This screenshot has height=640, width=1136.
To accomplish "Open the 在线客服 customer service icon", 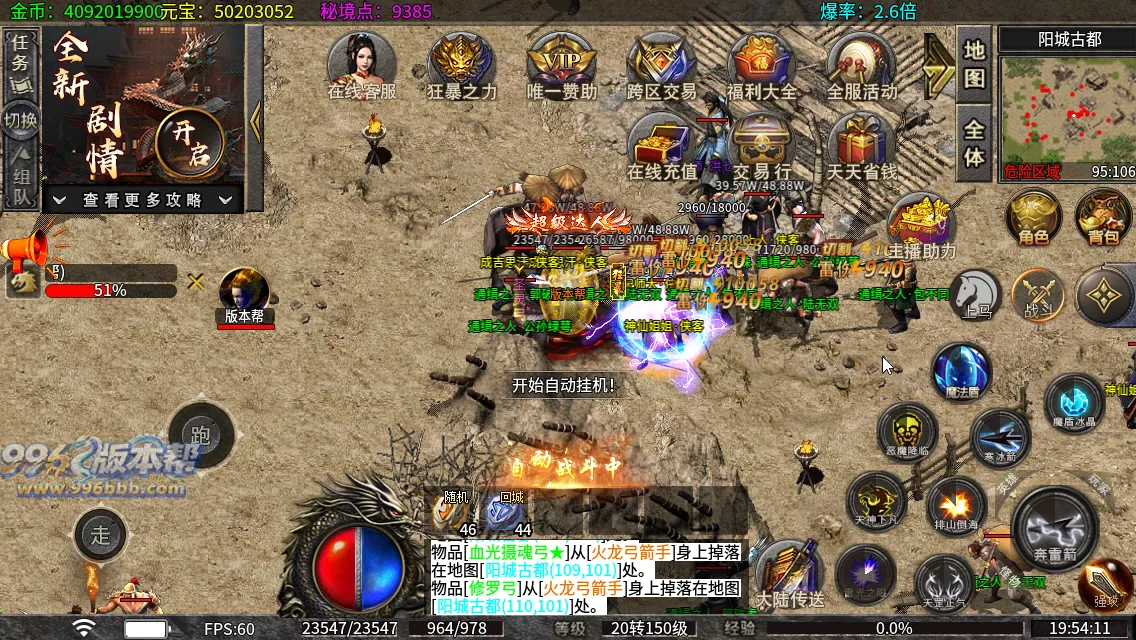I will pos(361,65).
